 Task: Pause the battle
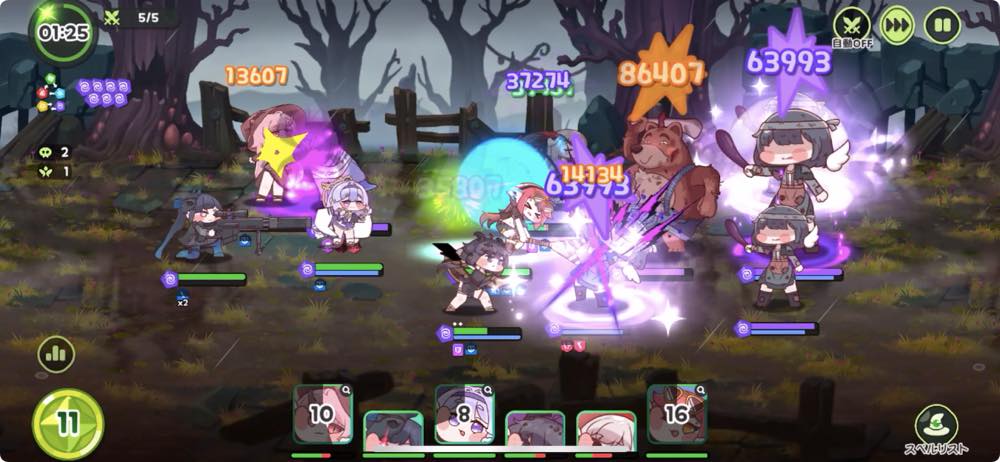tap(941, 25)
